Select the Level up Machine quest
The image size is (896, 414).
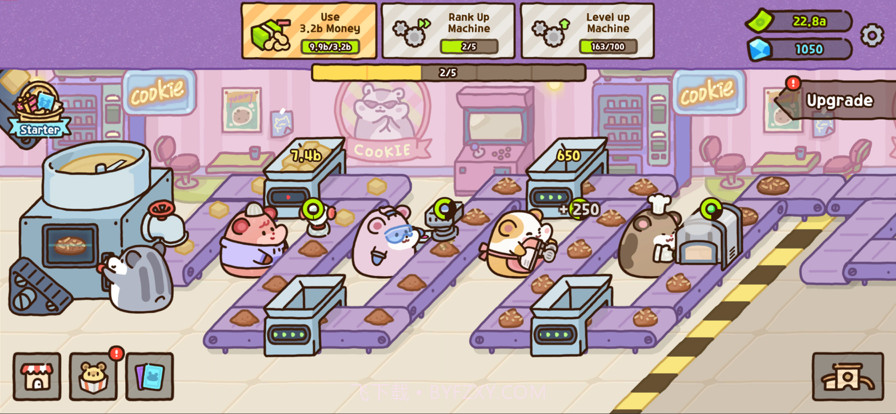587,30
